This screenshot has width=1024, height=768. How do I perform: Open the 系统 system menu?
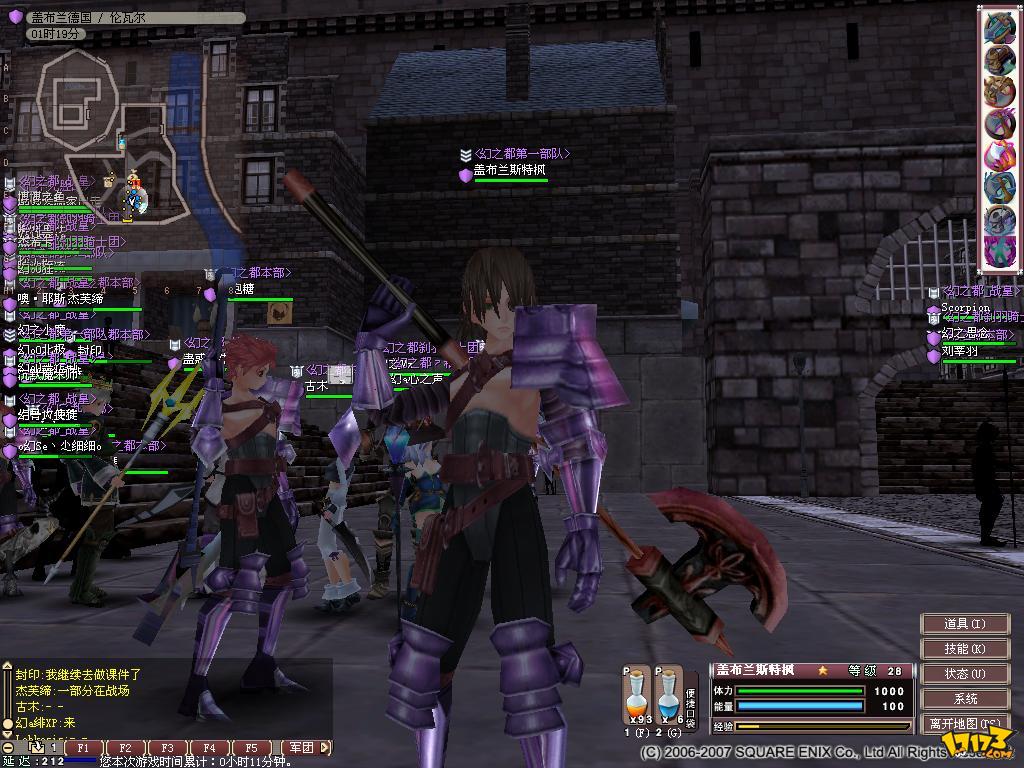click(x=964, y=699)
